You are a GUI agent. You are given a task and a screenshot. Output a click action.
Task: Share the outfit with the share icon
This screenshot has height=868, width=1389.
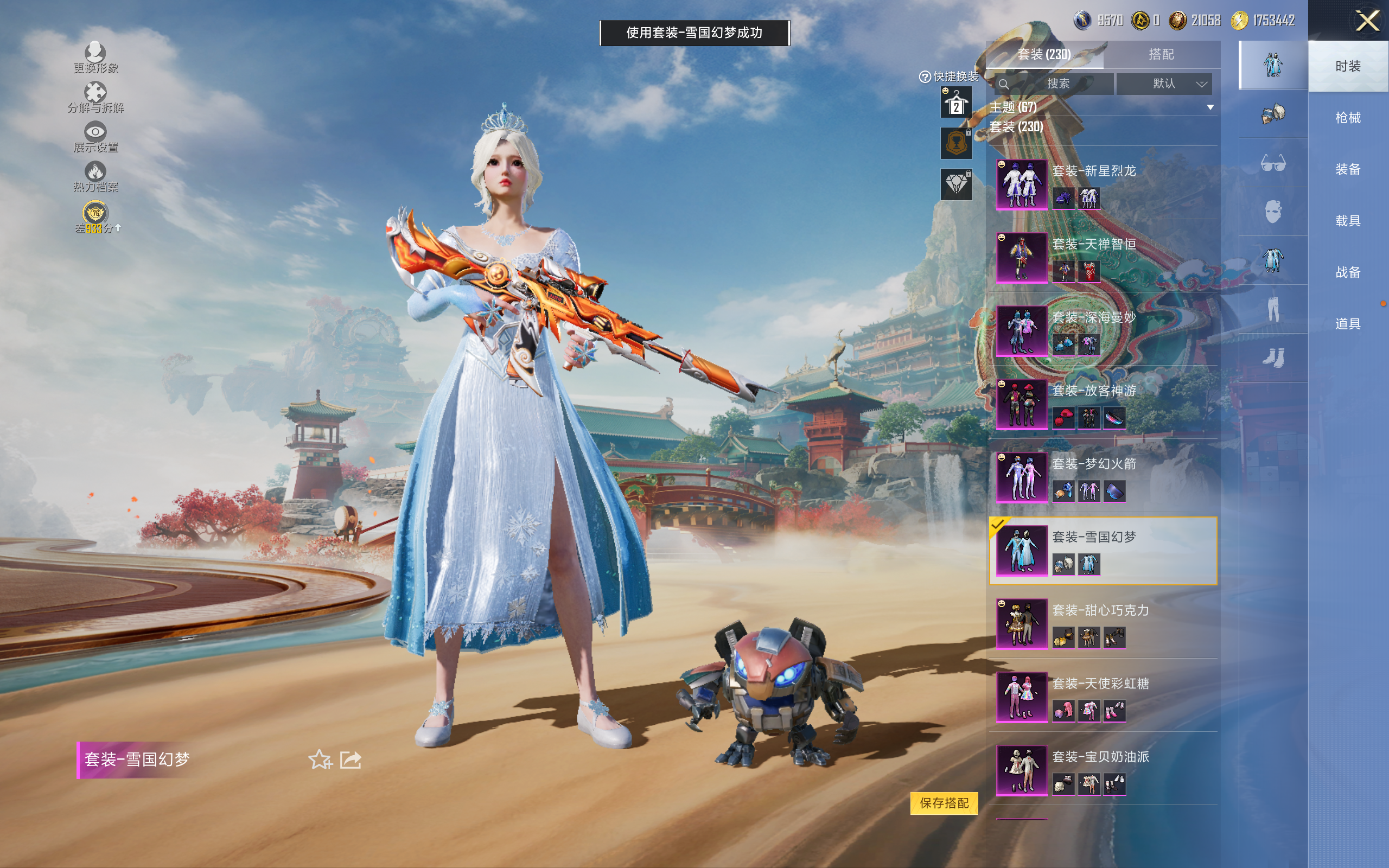[351, 759]
